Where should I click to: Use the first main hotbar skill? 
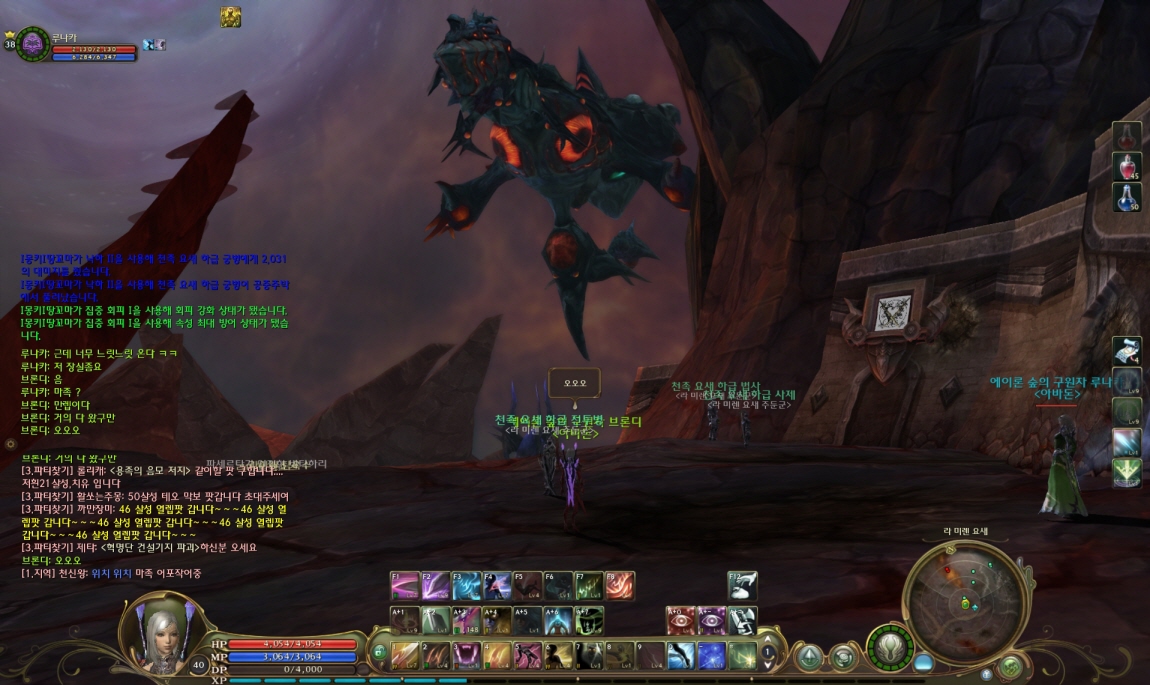point(405,655)
